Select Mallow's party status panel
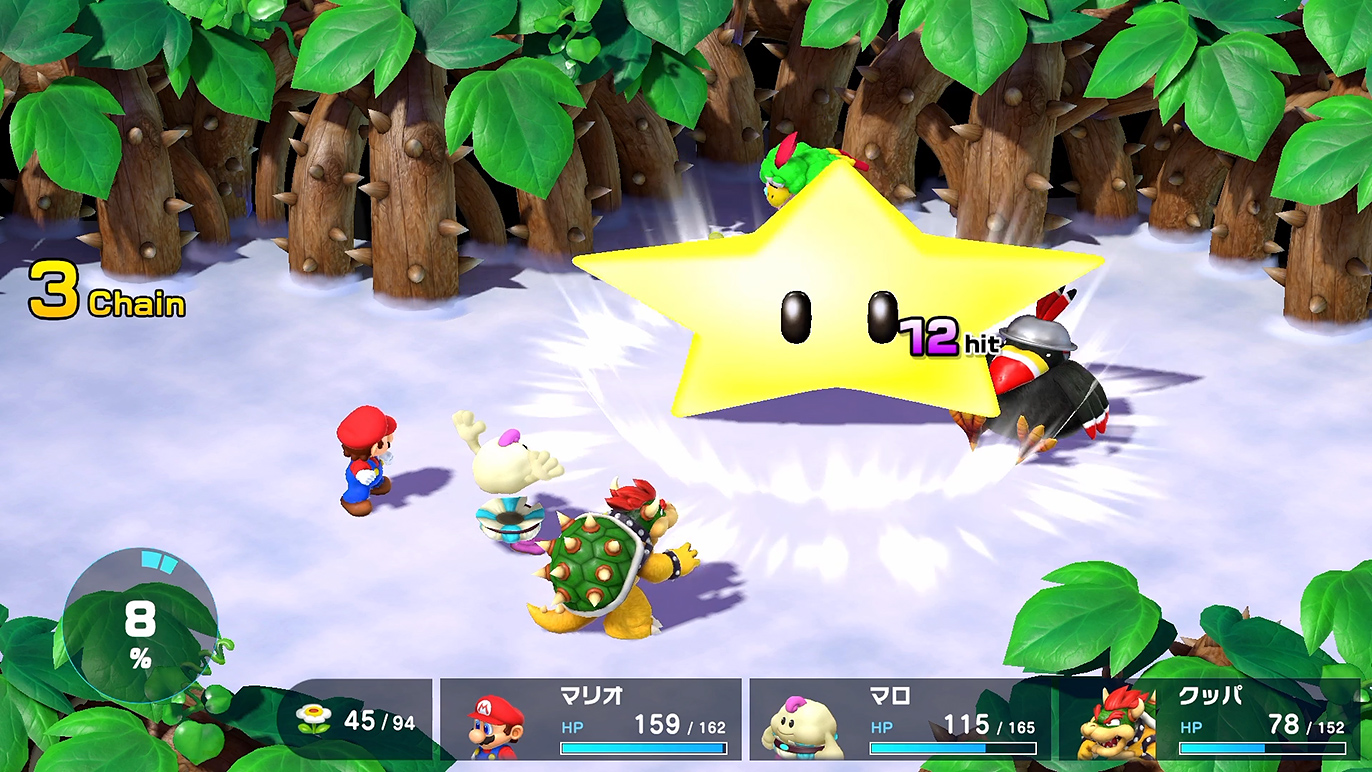 [x=900, y=720]
